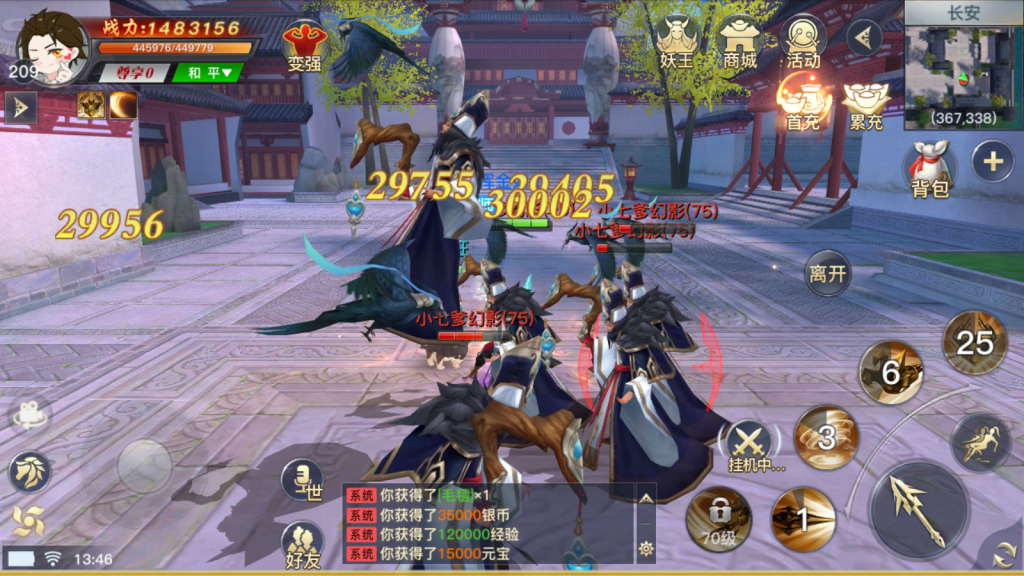Image resolution: width=1024 pixels, height=576 pixels.
Task: Activate the whirlwind skill showing cooldown 3
Action: [x=826, y=438]
